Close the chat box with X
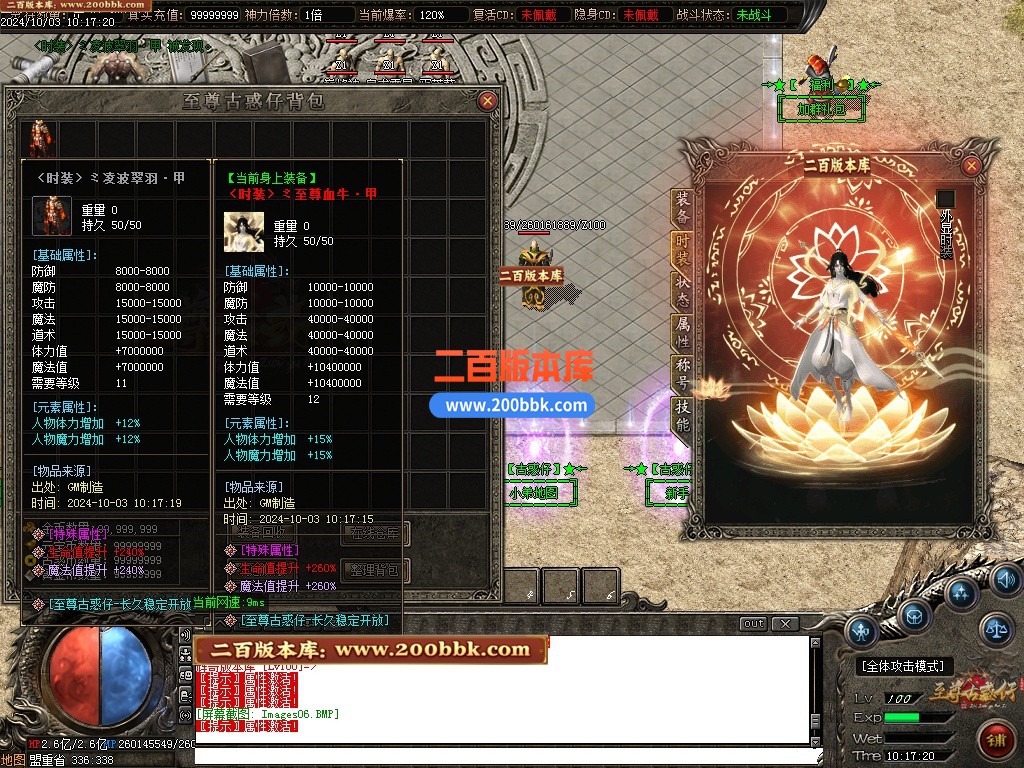The width and height of the screenshot is (1024, 768). (786, 624)
